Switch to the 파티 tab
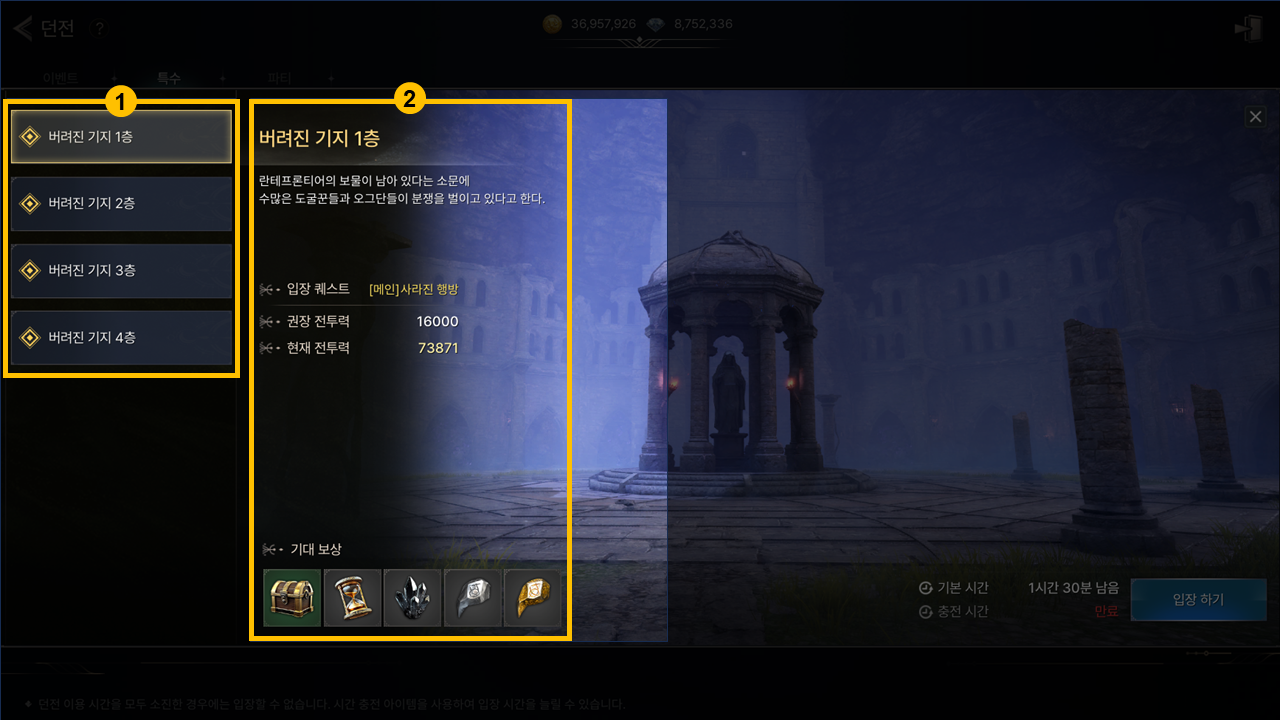This screenshot has height=720, width=1280. coord(279,78)
